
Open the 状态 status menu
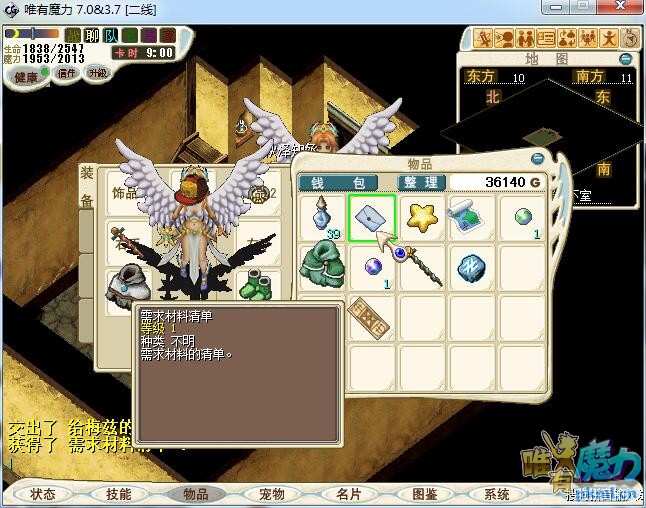click(43, 494)
